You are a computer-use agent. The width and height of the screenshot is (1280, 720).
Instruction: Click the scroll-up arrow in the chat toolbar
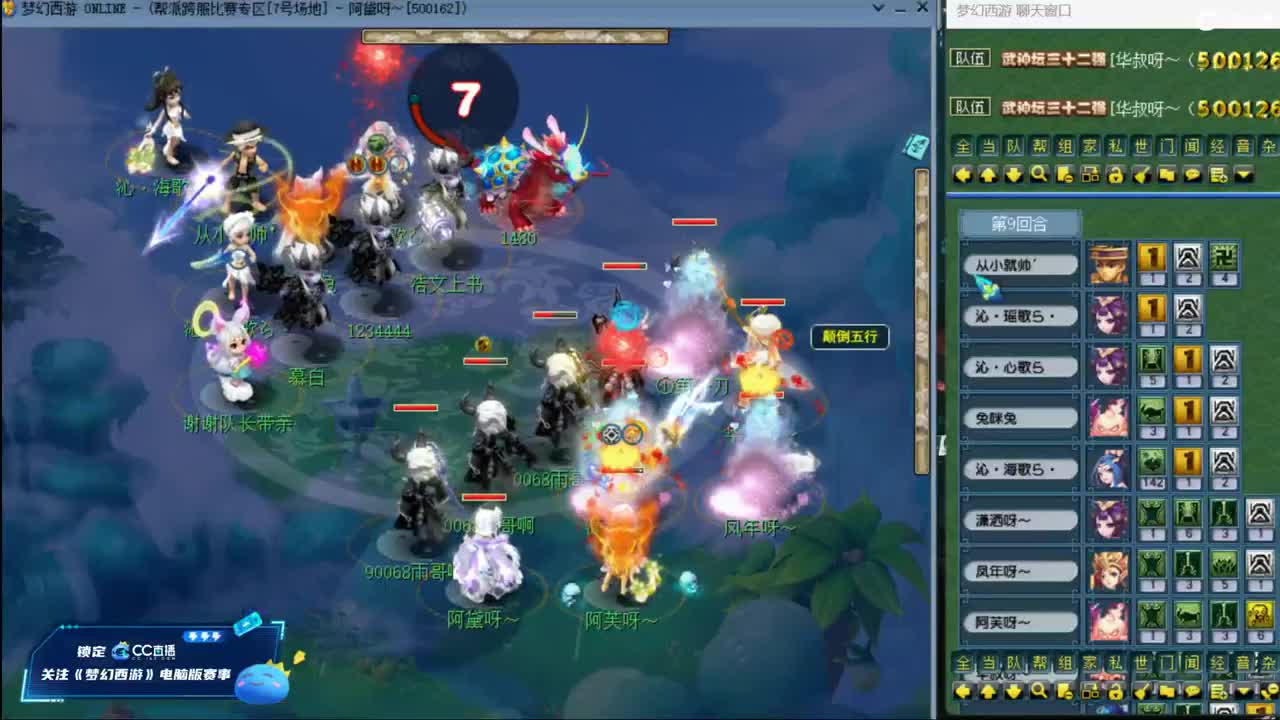coord(988,174)
